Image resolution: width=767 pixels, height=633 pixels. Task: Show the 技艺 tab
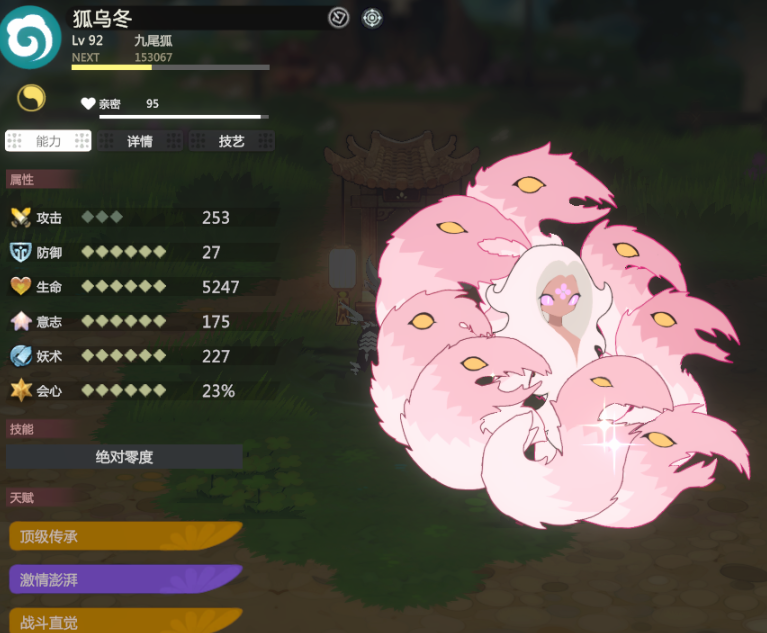(x=231, y=141)
